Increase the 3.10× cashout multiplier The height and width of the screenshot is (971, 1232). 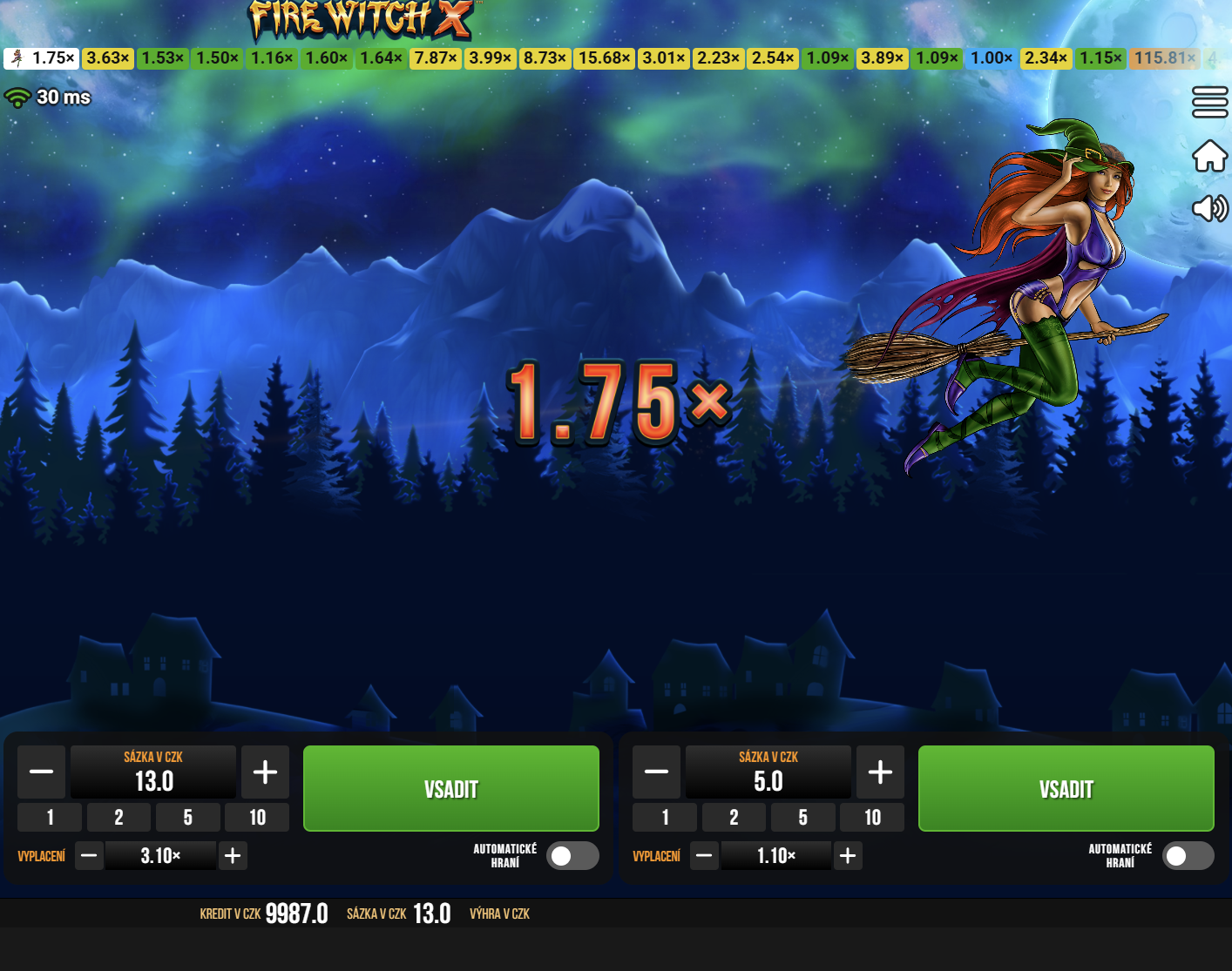tap(232, 856)
